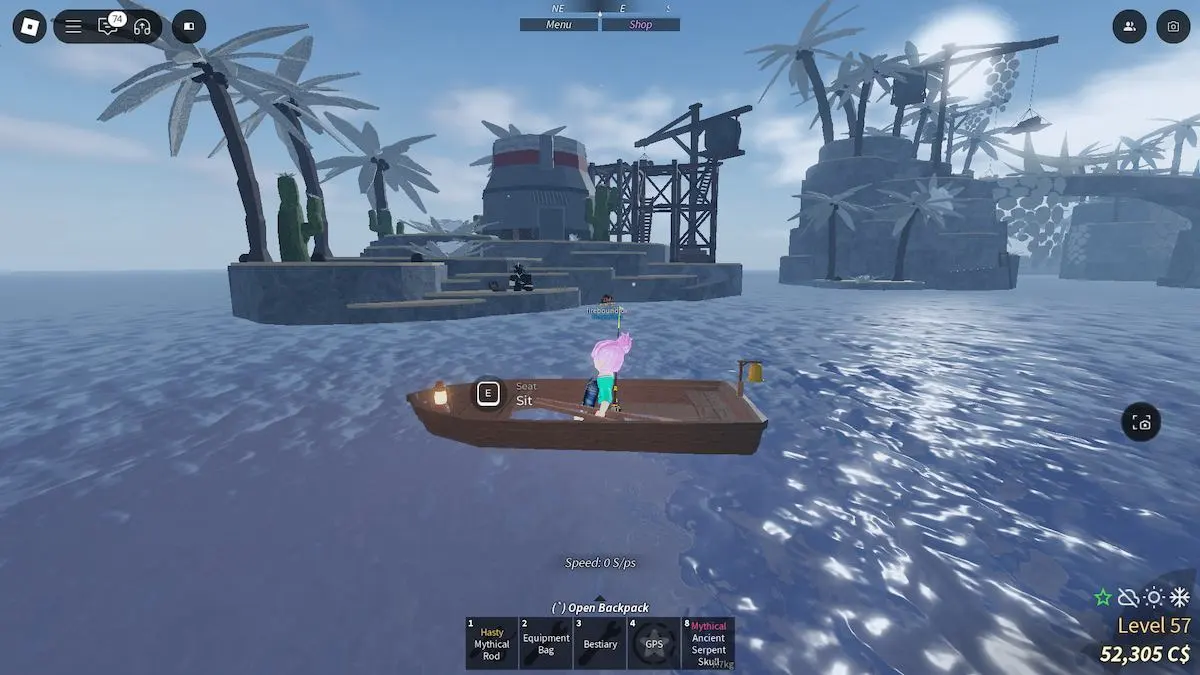Select the Equipment Bag hotbar slot
1200x675 pixels.
click(x=546, y=643)
